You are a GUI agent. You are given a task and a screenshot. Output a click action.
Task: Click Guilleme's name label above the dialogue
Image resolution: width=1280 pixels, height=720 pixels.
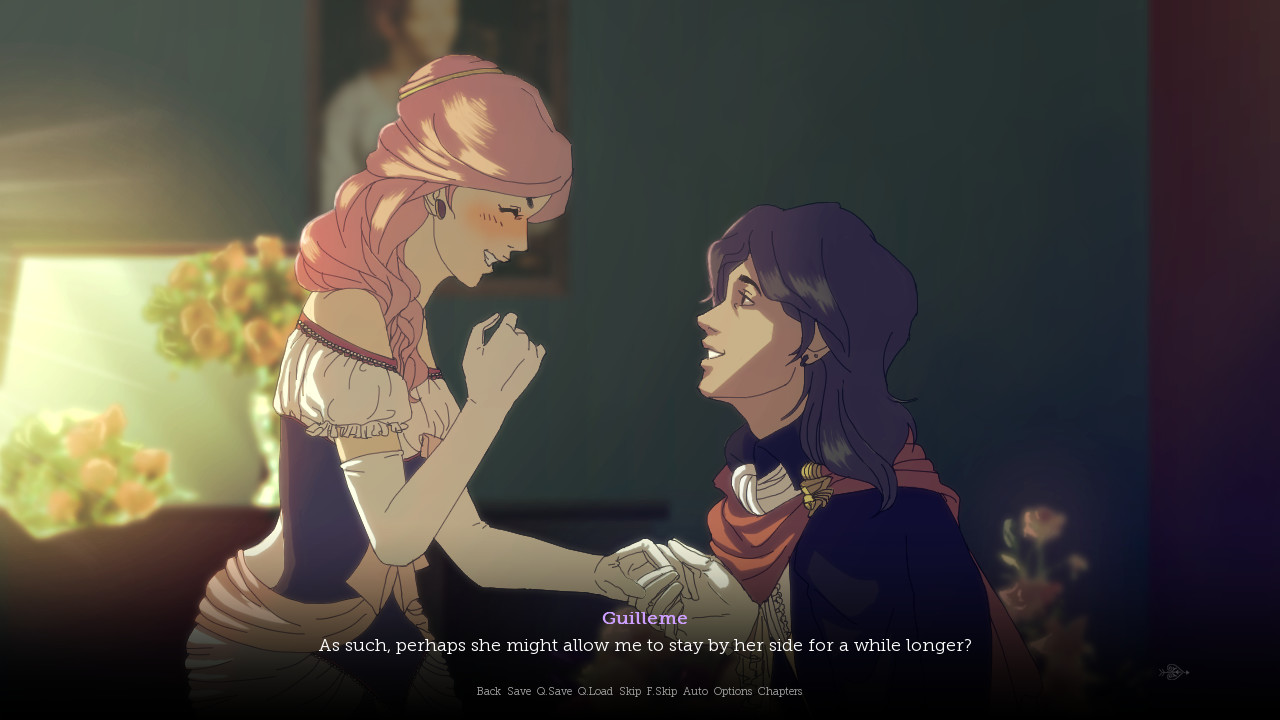[644, 618]
